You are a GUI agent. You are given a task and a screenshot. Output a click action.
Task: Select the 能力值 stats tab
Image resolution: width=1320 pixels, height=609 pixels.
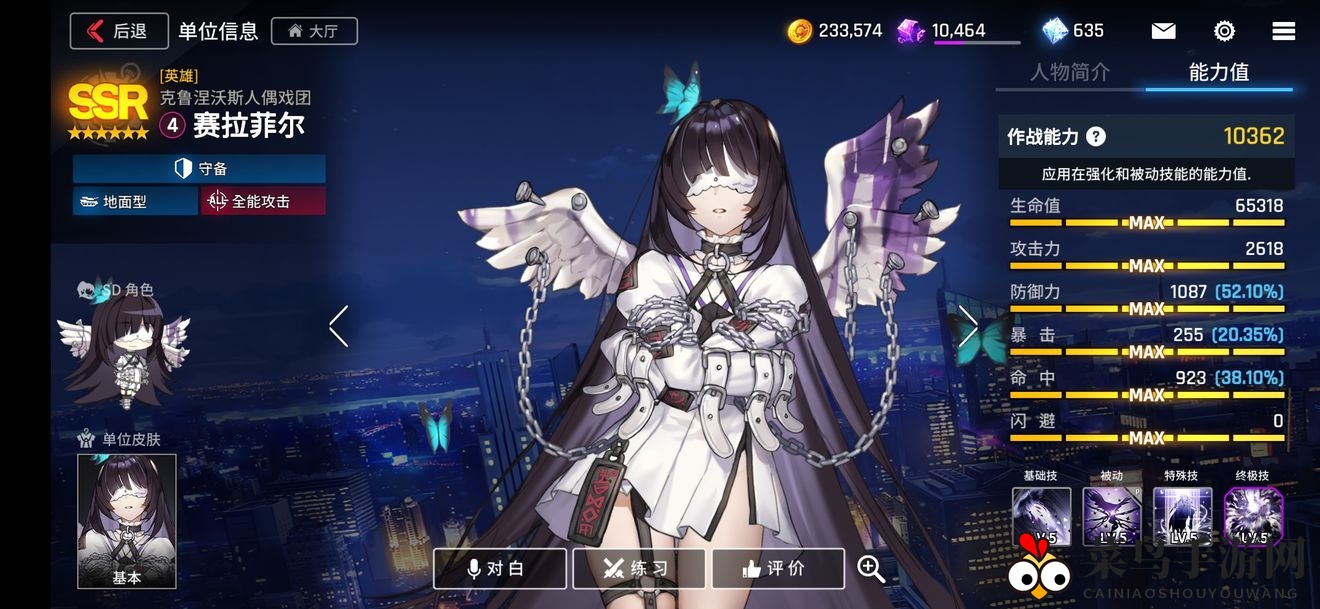coord(1218,72)
